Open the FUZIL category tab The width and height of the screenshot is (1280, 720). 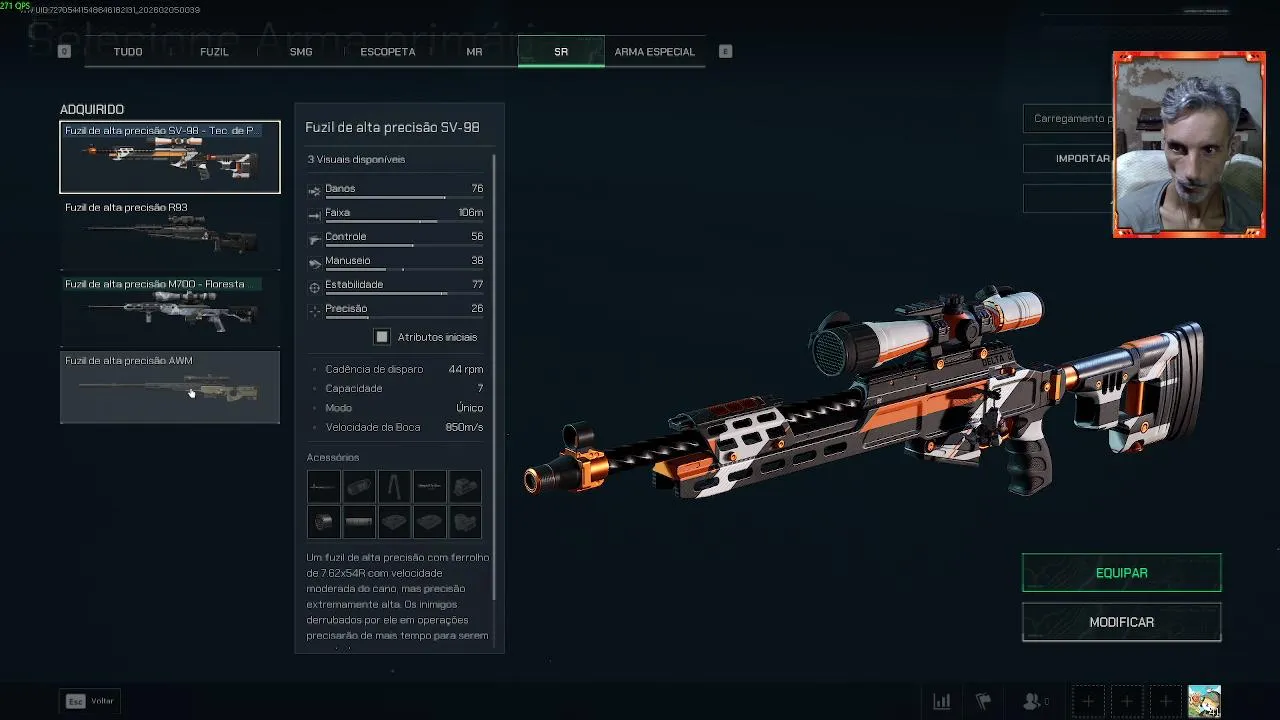point(214,52)
